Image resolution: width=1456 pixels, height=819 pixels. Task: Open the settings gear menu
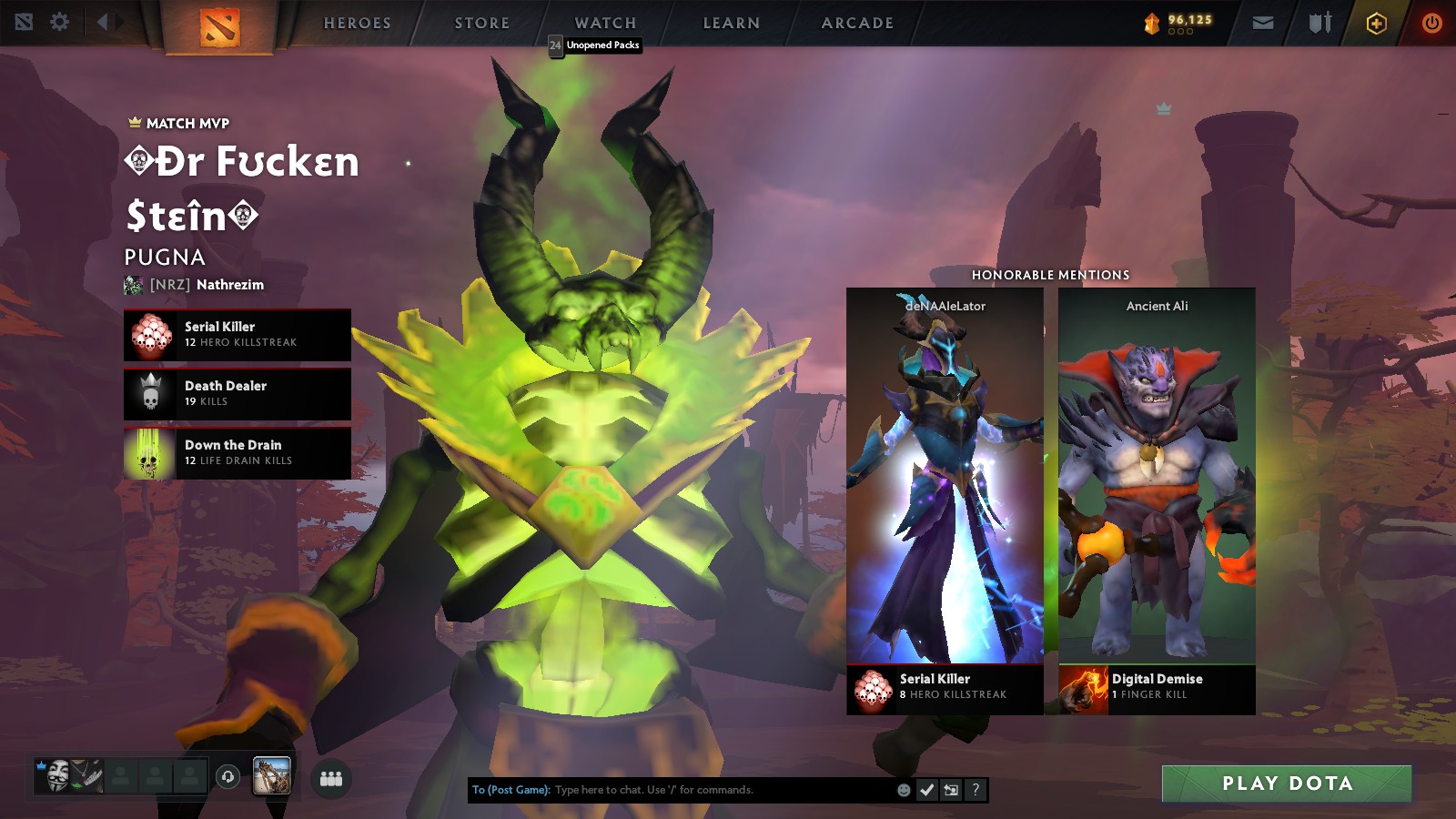click(60, 22)
